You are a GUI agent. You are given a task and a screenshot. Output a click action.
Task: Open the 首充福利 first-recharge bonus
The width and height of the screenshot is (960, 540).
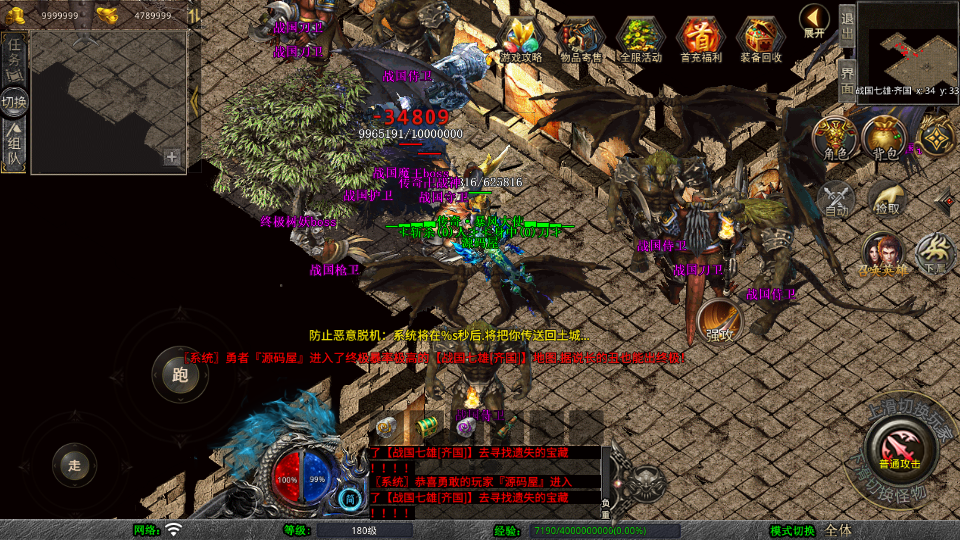click(x=701, y=40)
